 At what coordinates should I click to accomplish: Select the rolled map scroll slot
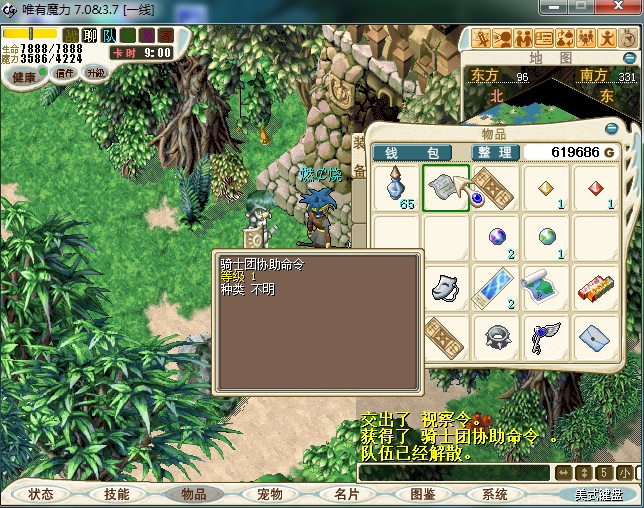[x=546, y=287]
